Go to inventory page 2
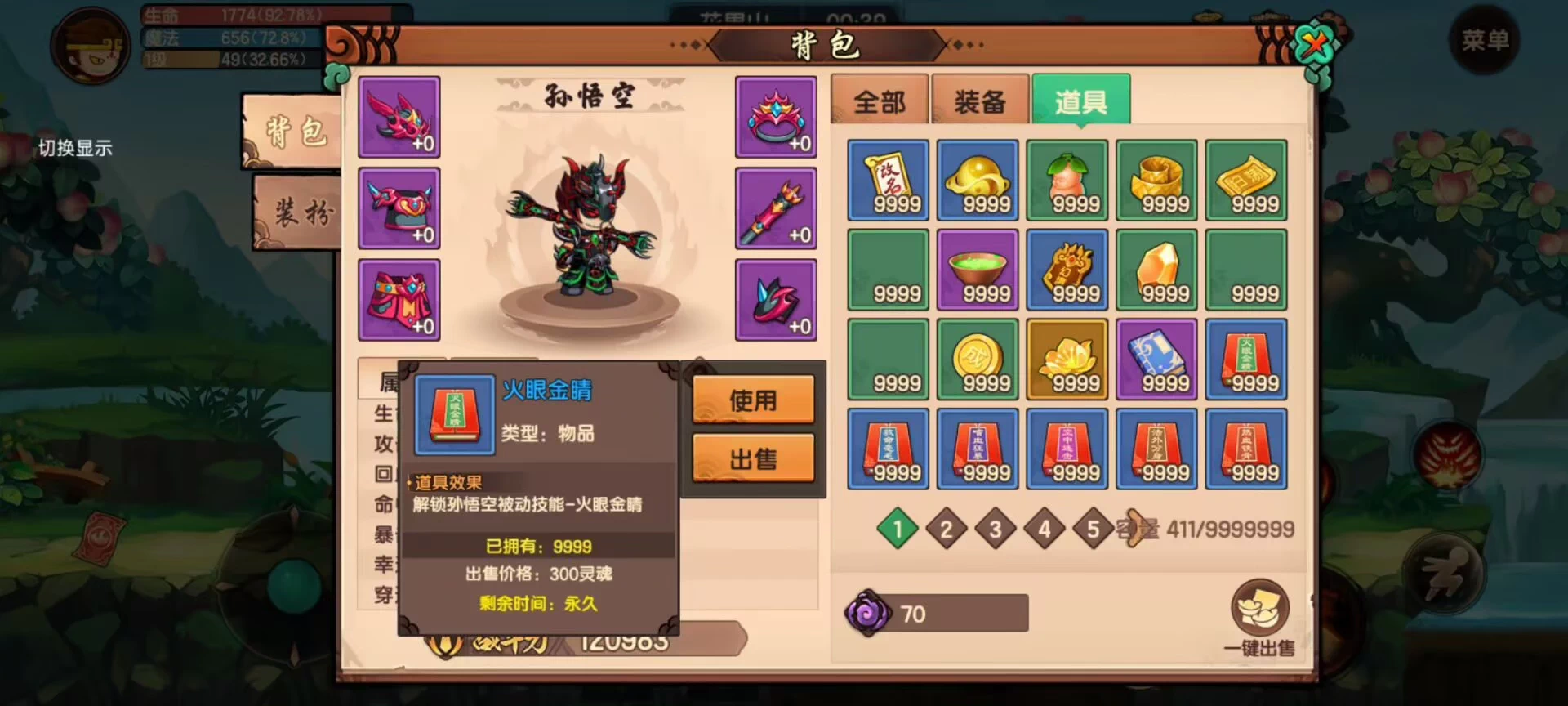 click(x=946, y=529)
